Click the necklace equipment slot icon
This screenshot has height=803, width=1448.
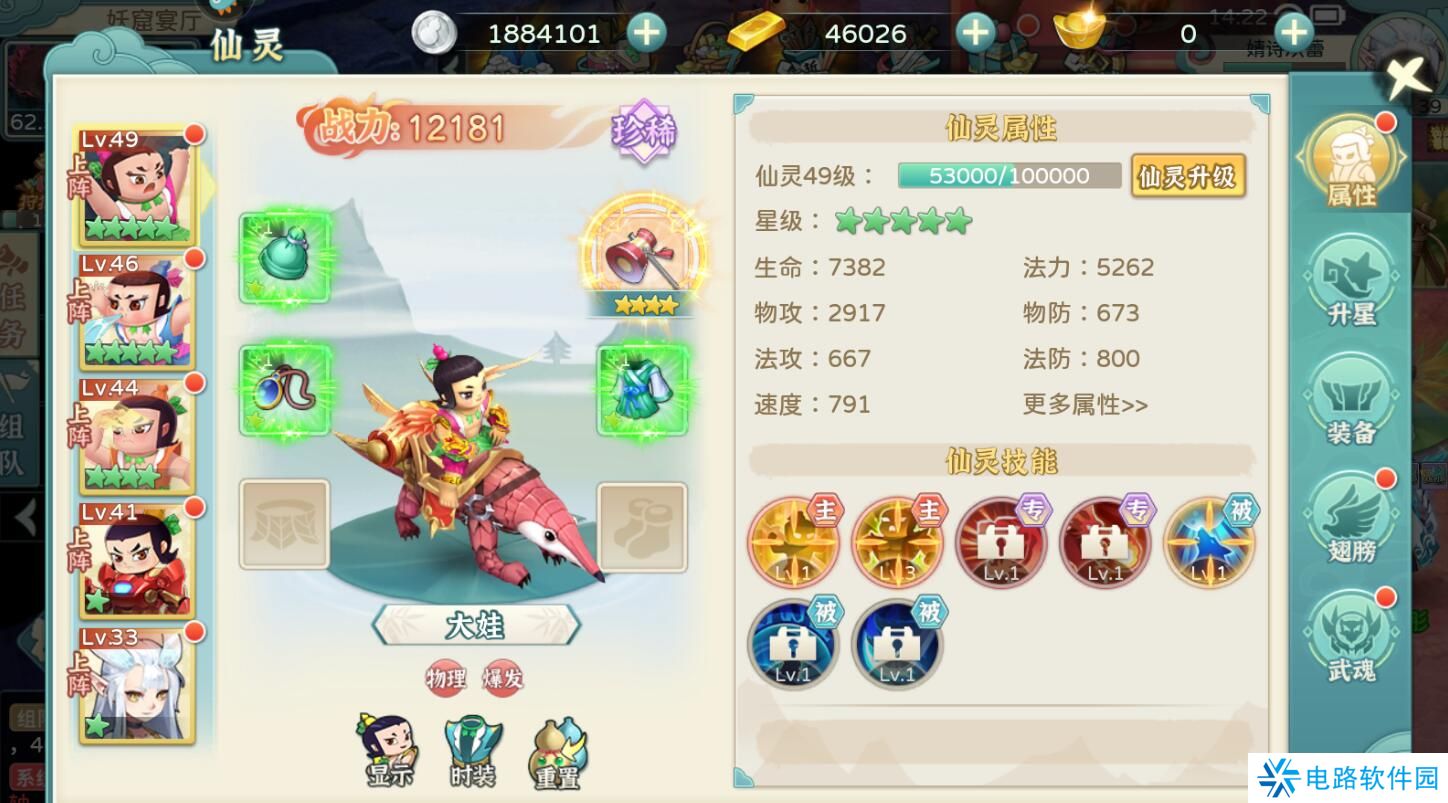click(285, 390)
